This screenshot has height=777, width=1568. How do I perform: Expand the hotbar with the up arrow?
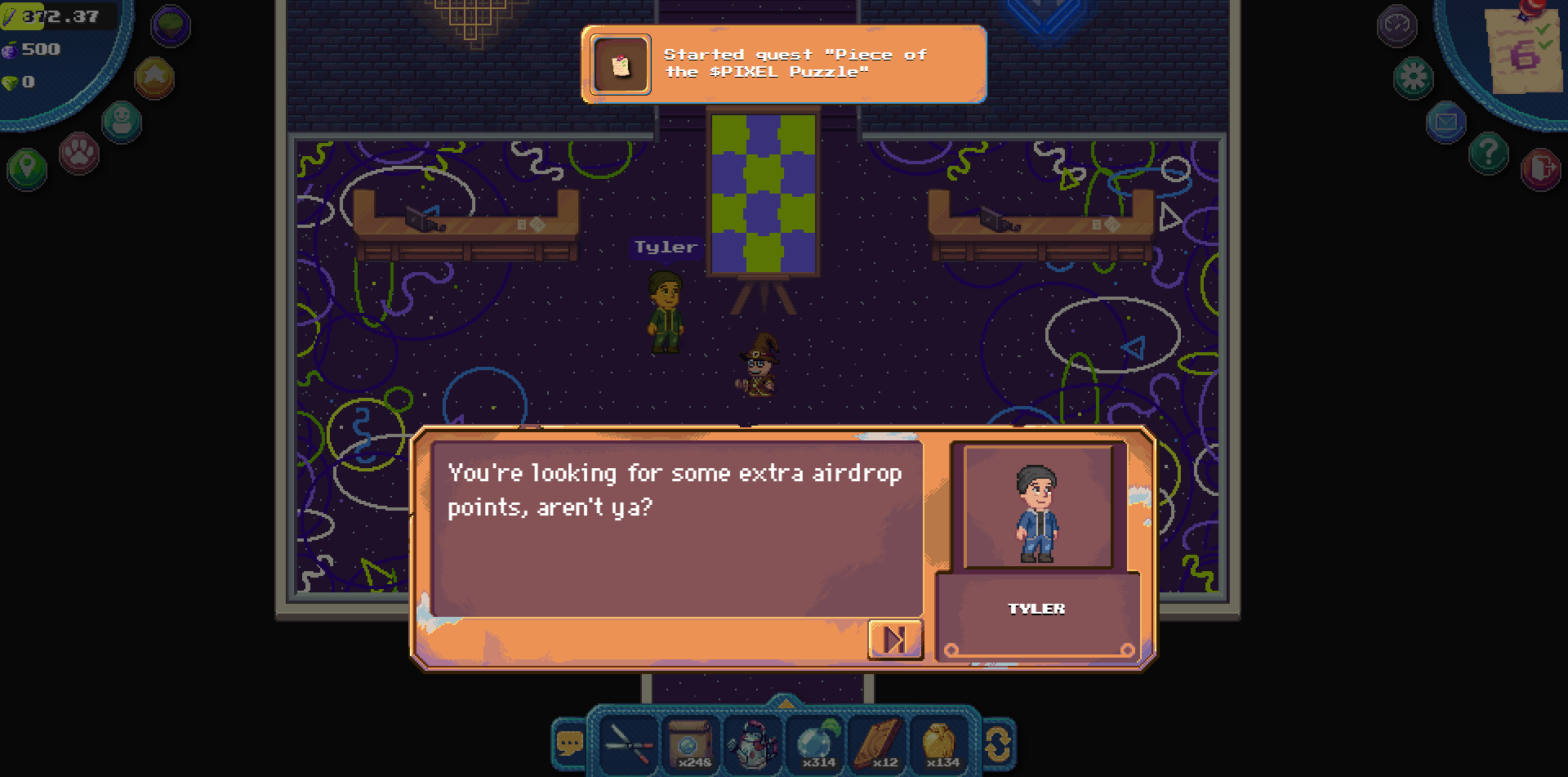pyautogui.click(x=785, y=702)
